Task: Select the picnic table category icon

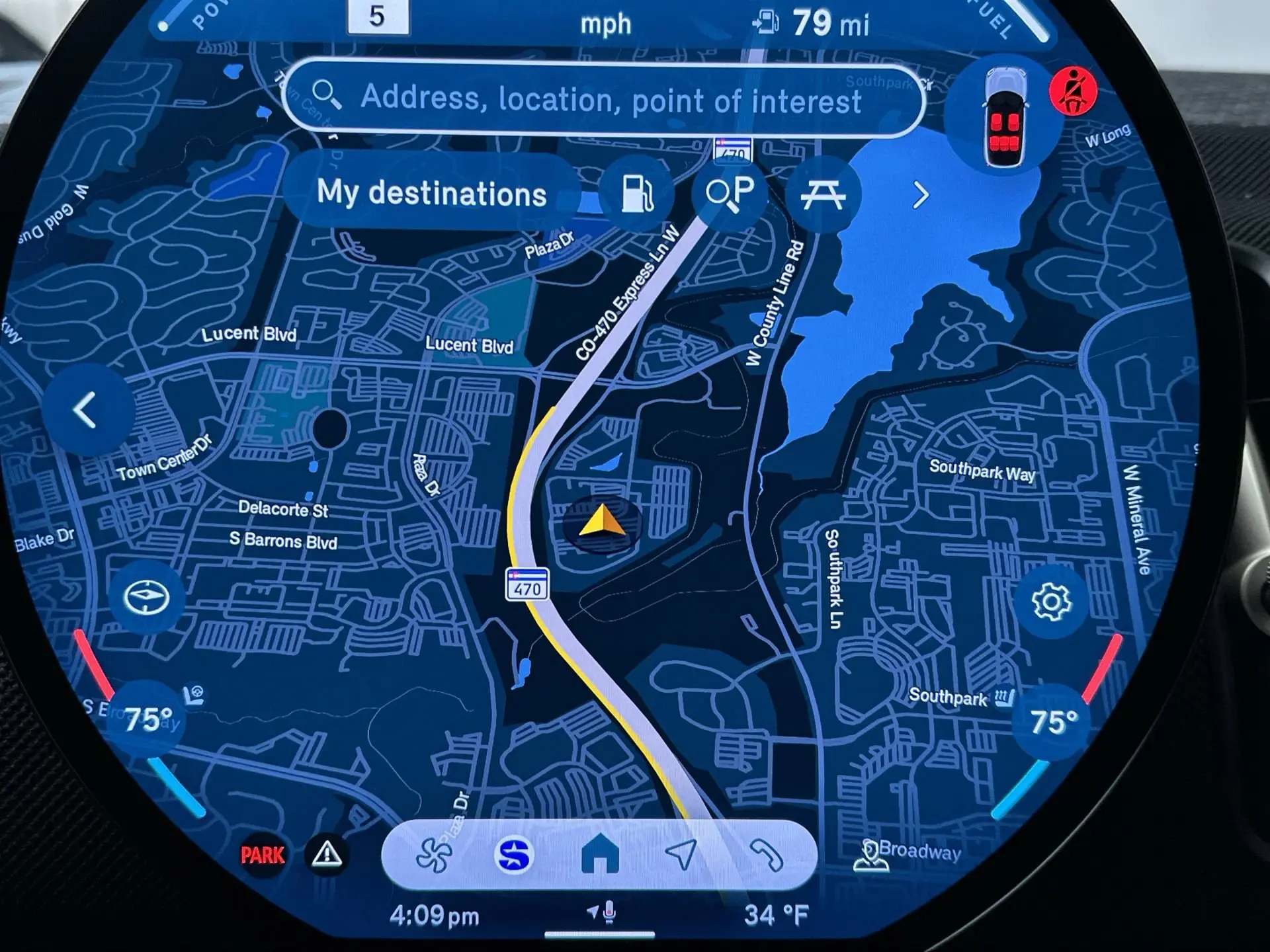Action: [822, 194]
